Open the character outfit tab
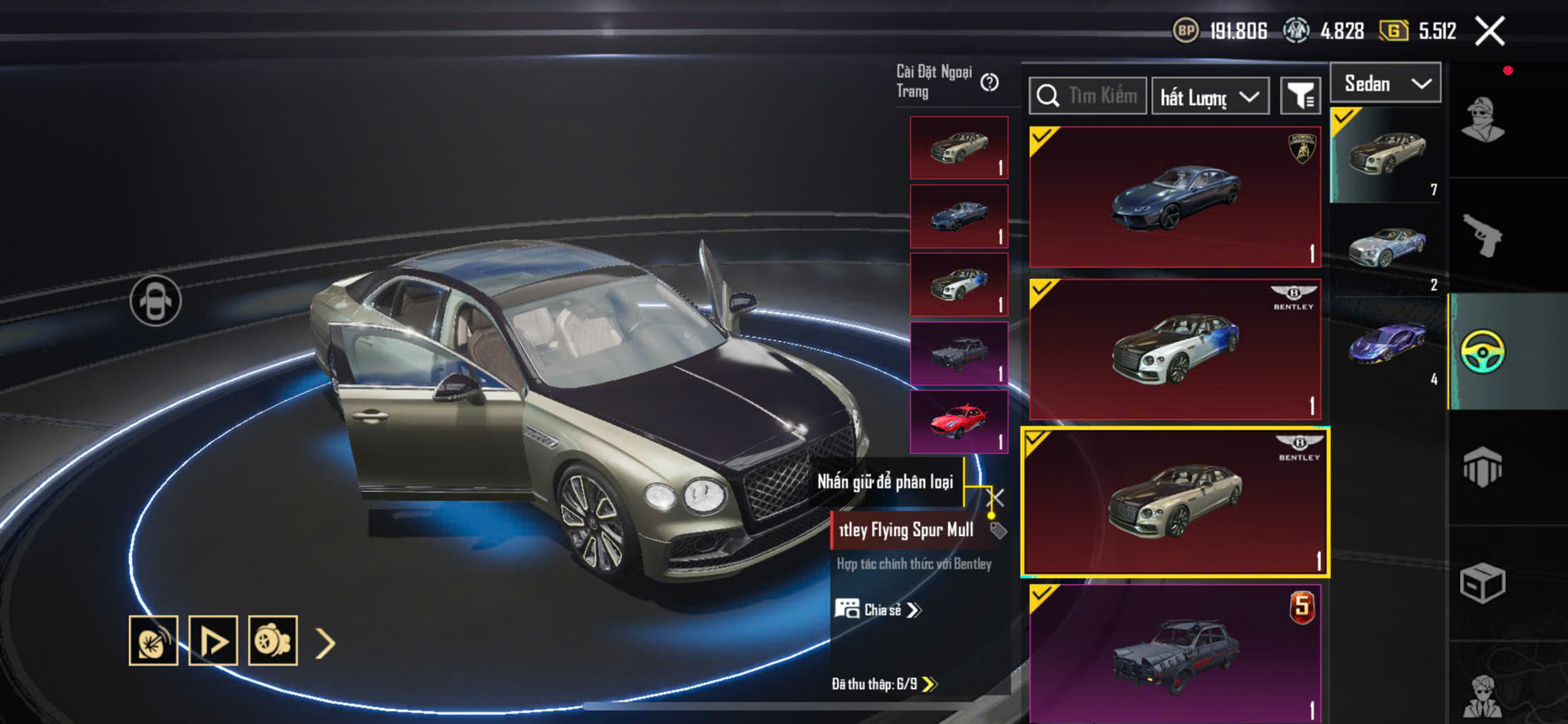This screenshot has height=724, width=1568. 1482,120
